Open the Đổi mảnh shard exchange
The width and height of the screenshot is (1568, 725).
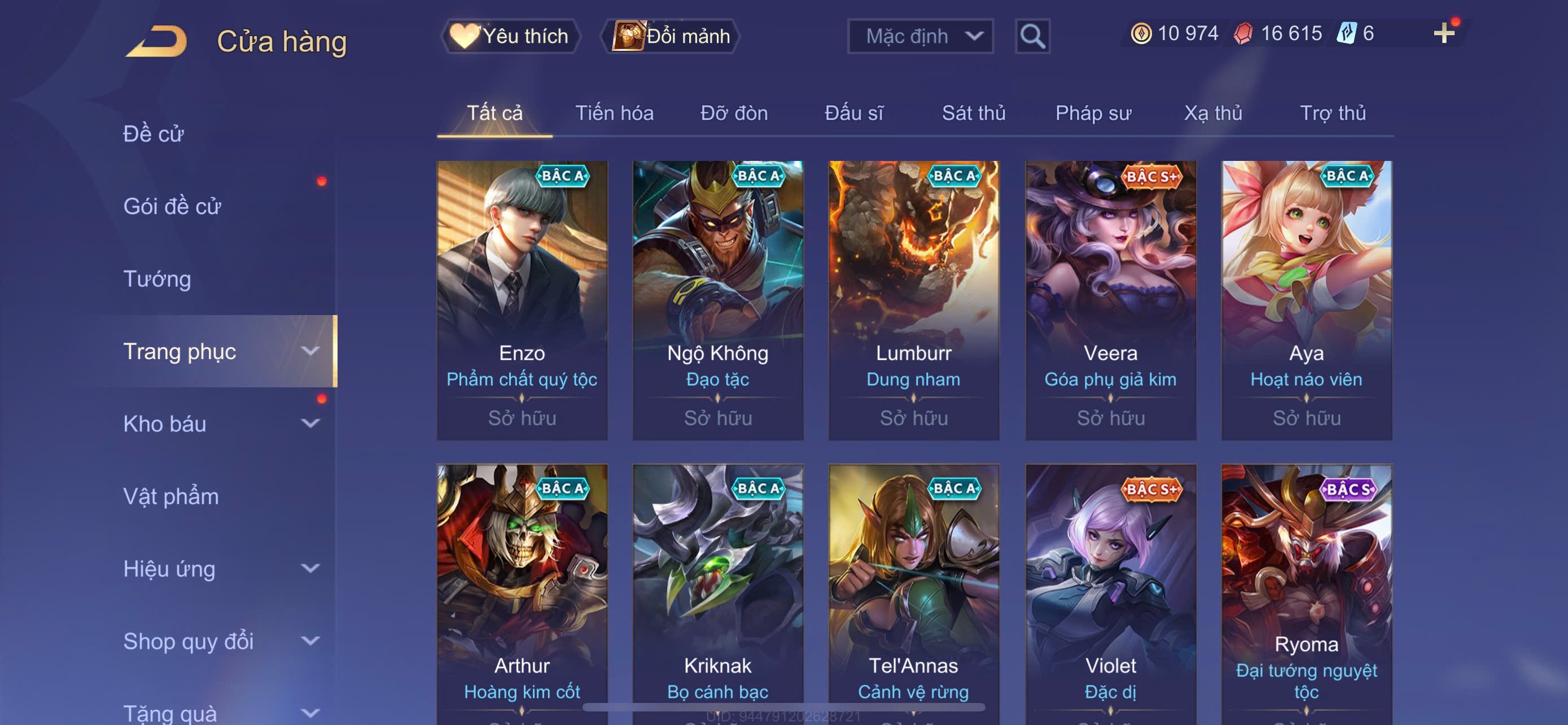[x=671, y=36]
